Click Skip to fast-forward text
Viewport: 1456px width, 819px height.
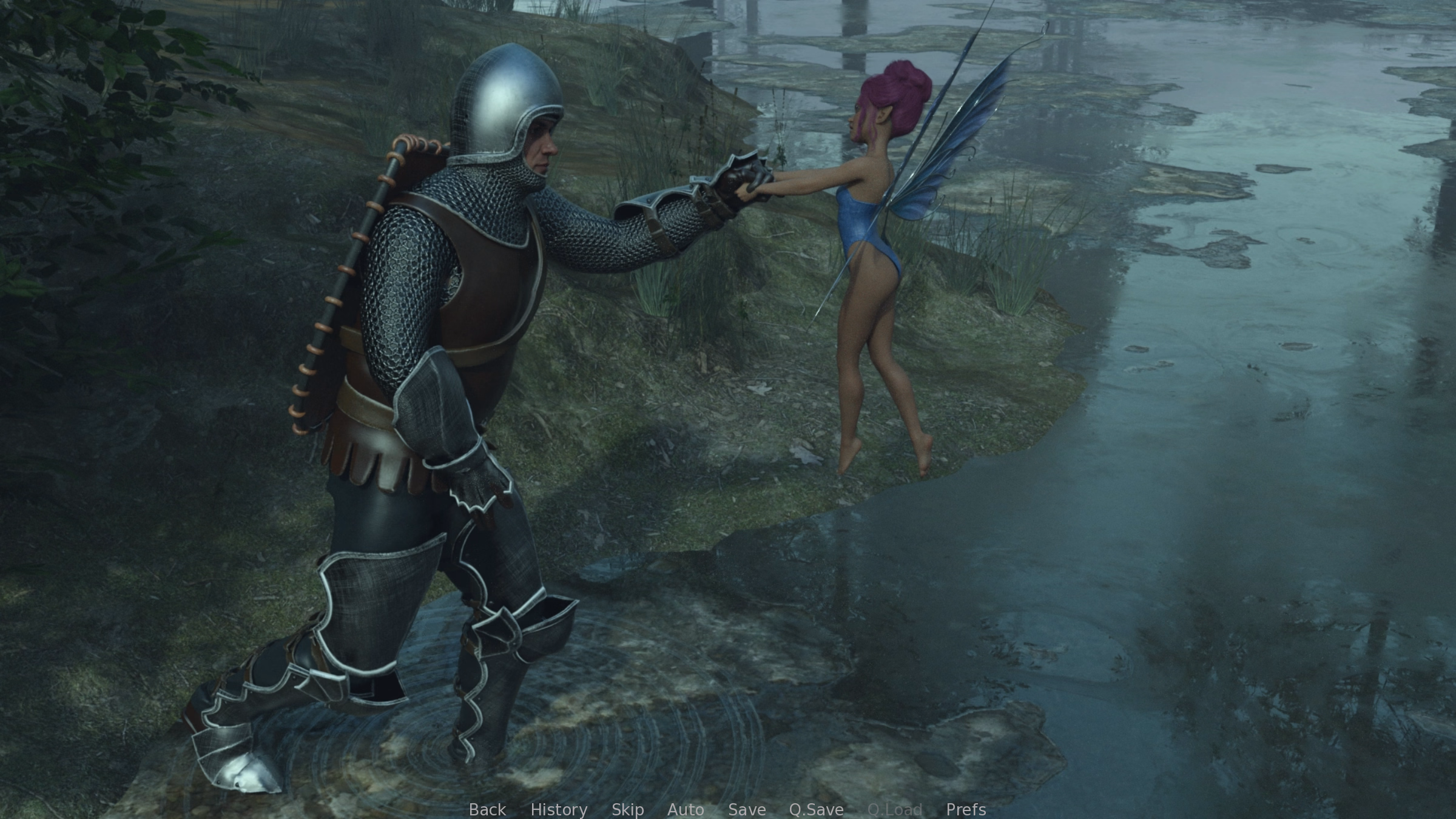[x=629, y=809]
